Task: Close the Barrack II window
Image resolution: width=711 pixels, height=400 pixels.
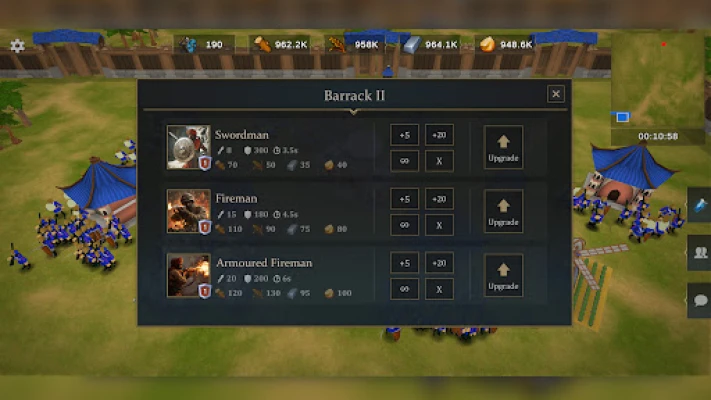Action: point(556,94)
